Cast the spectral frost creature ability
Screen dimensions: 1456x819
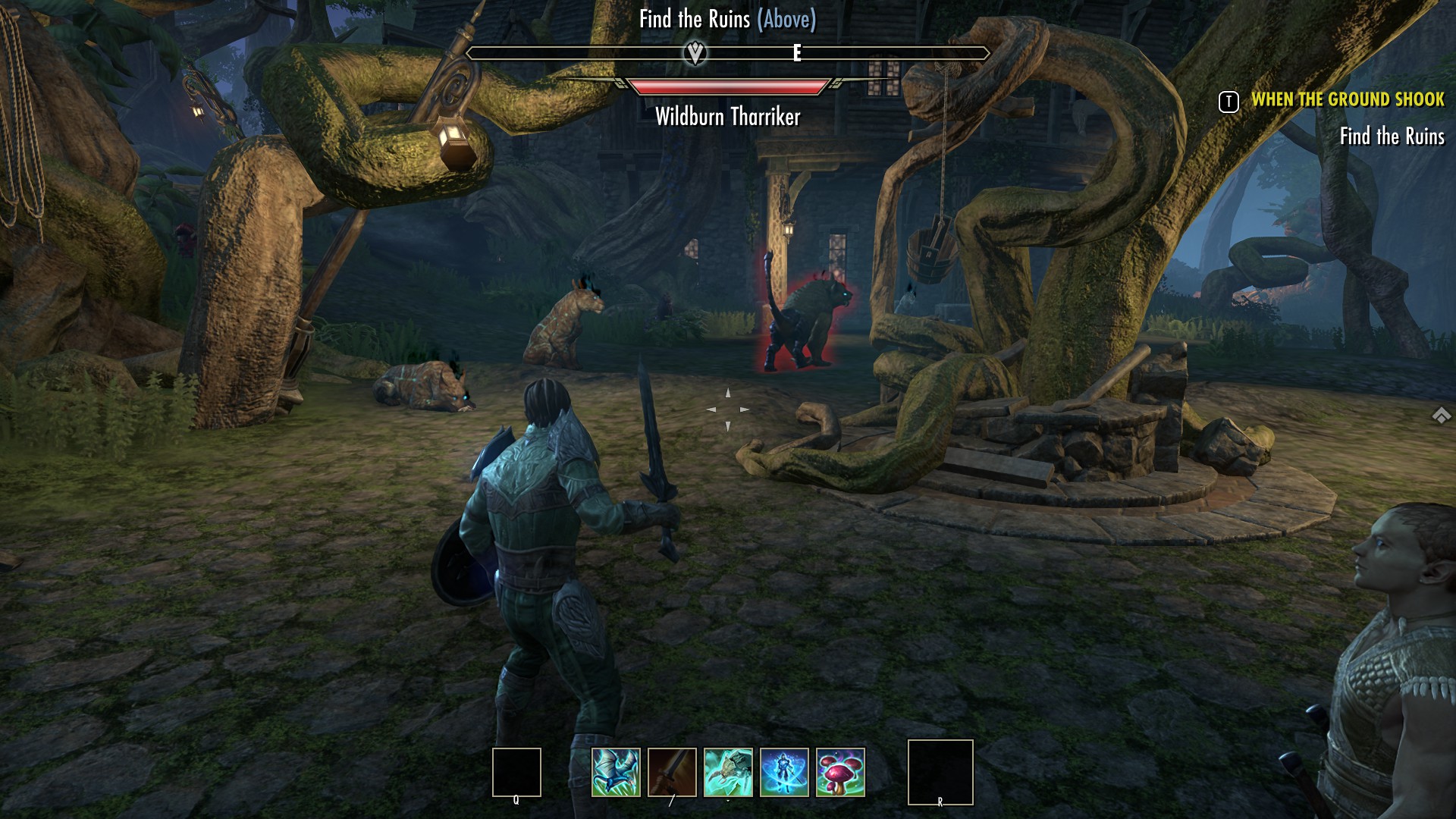728,772
